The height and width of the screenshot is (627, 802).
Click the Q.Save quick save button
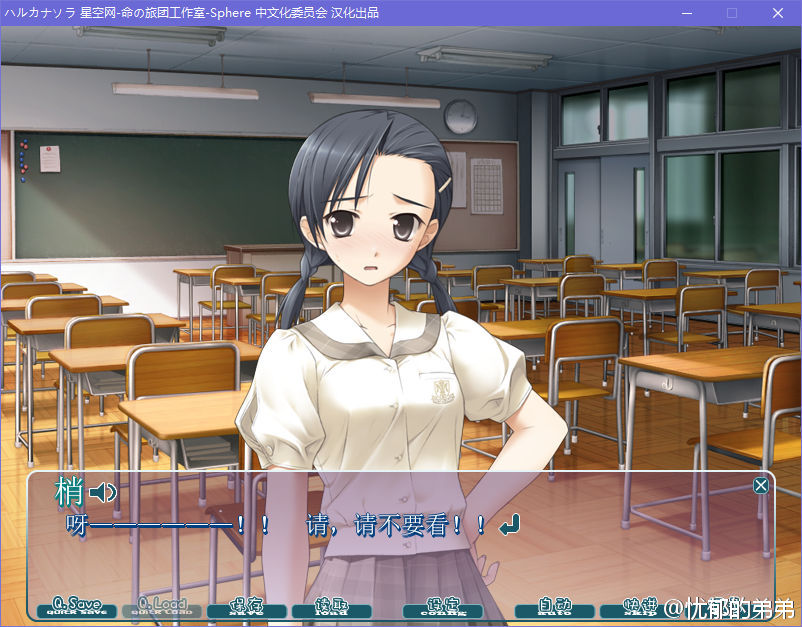(76, 607)
